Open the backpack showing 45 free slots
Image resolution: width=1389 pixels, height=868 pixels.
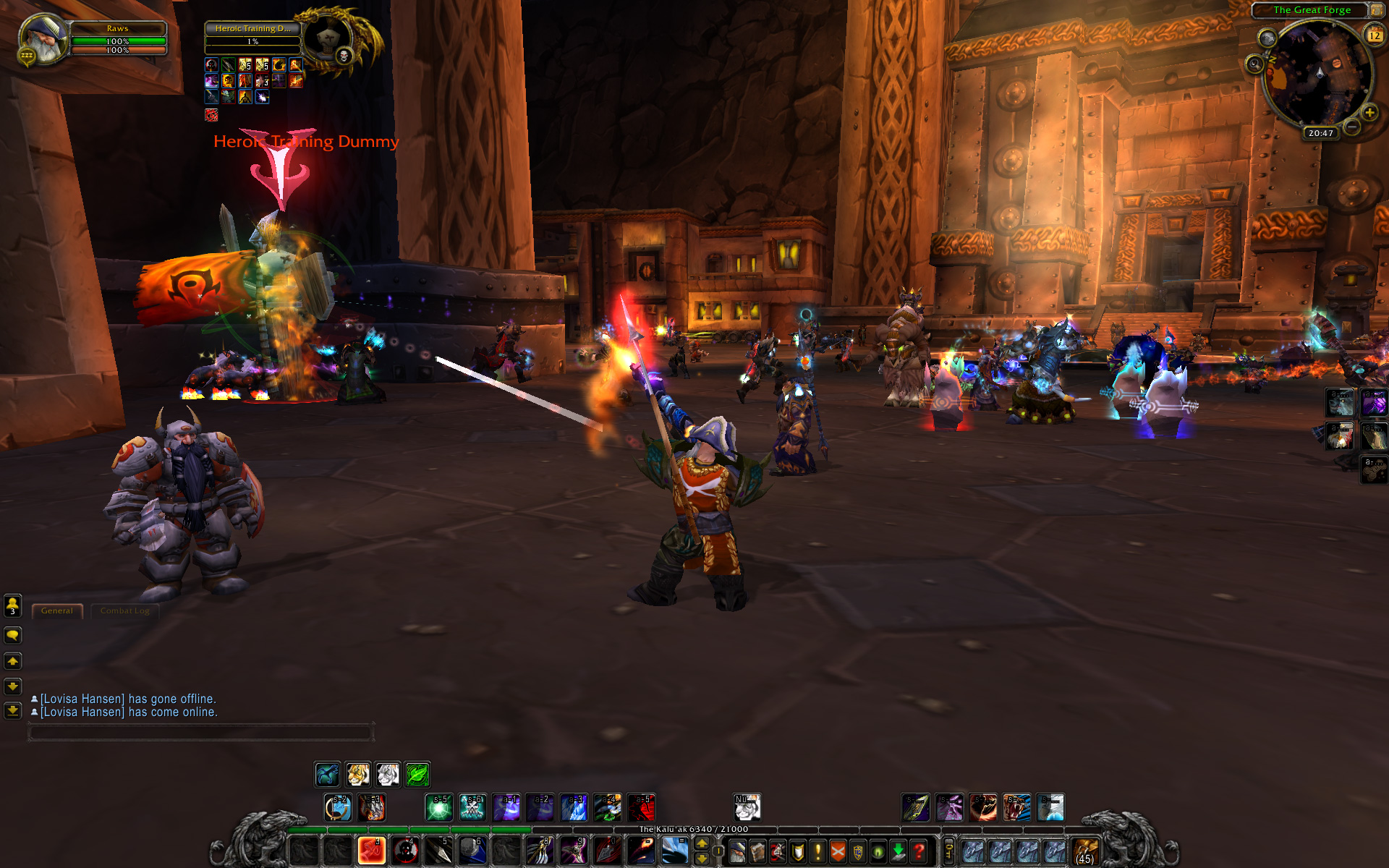1085,851
